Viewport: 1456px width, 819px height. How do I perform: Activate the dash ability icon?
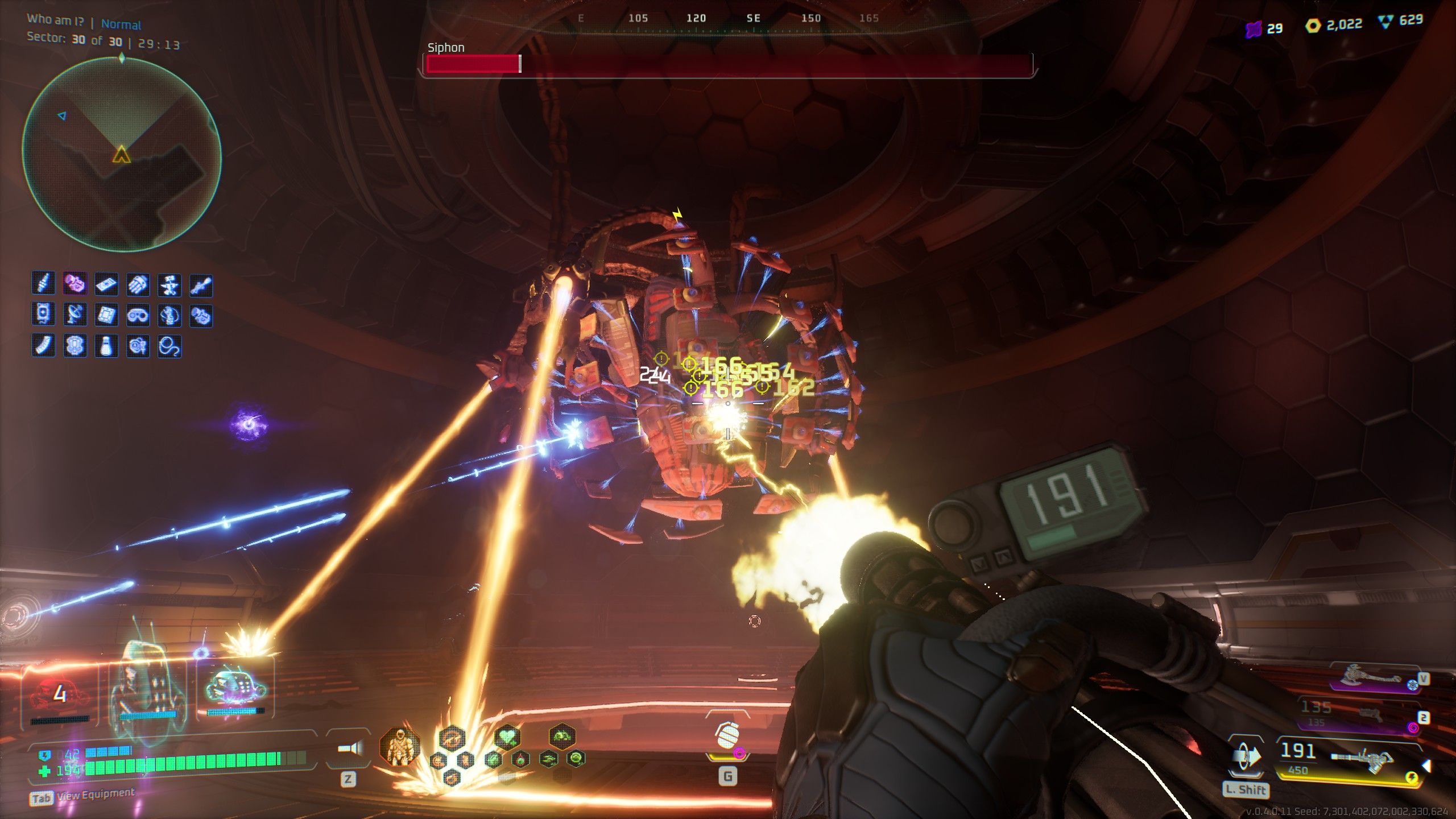pyautogui.click(x=1246, y=757)
